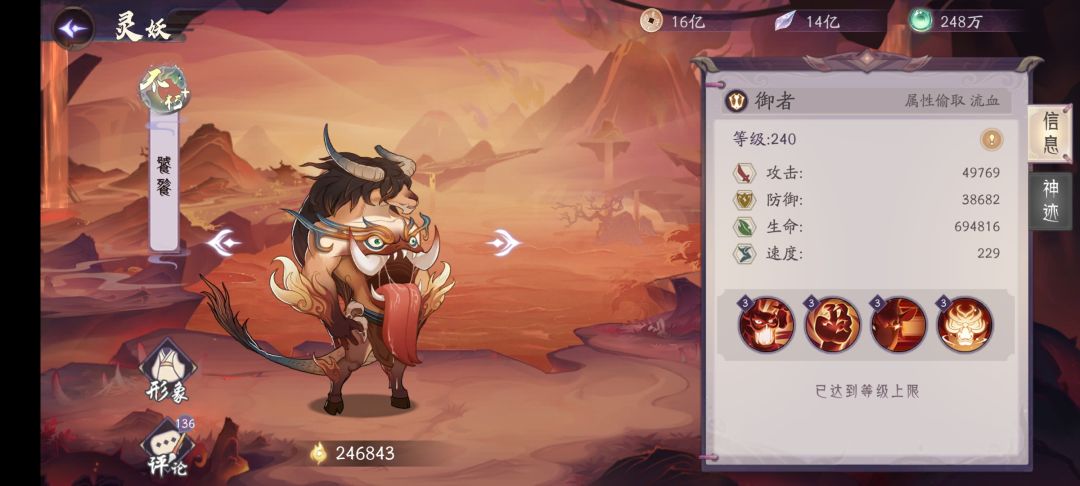View the glowing golden skull skill
The image size is (1080, 486).
pyautogui.click(x=964, y=324)
